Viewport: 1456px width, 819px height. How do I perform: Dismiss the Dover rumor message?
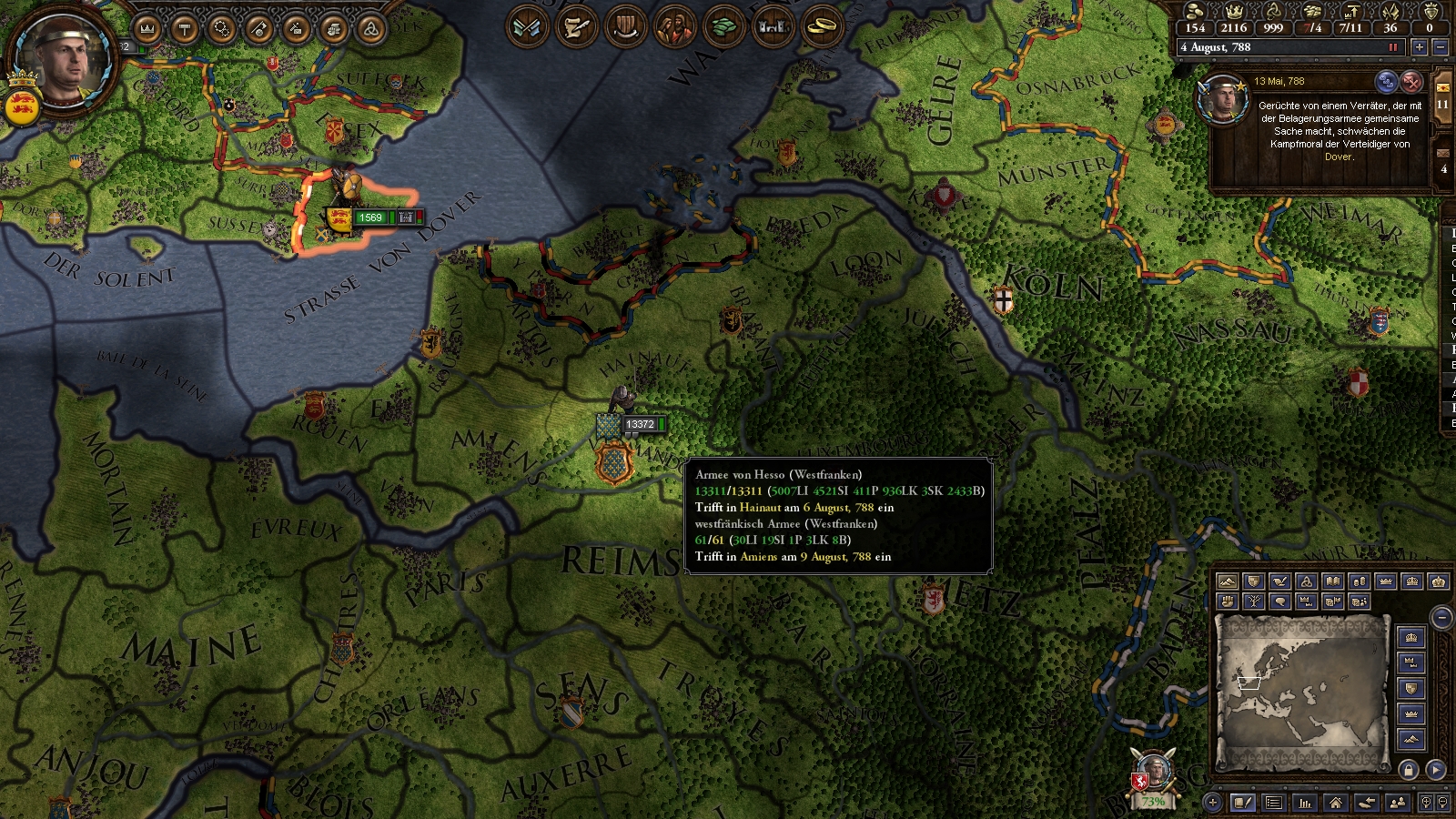click(x=1411, y=82)
